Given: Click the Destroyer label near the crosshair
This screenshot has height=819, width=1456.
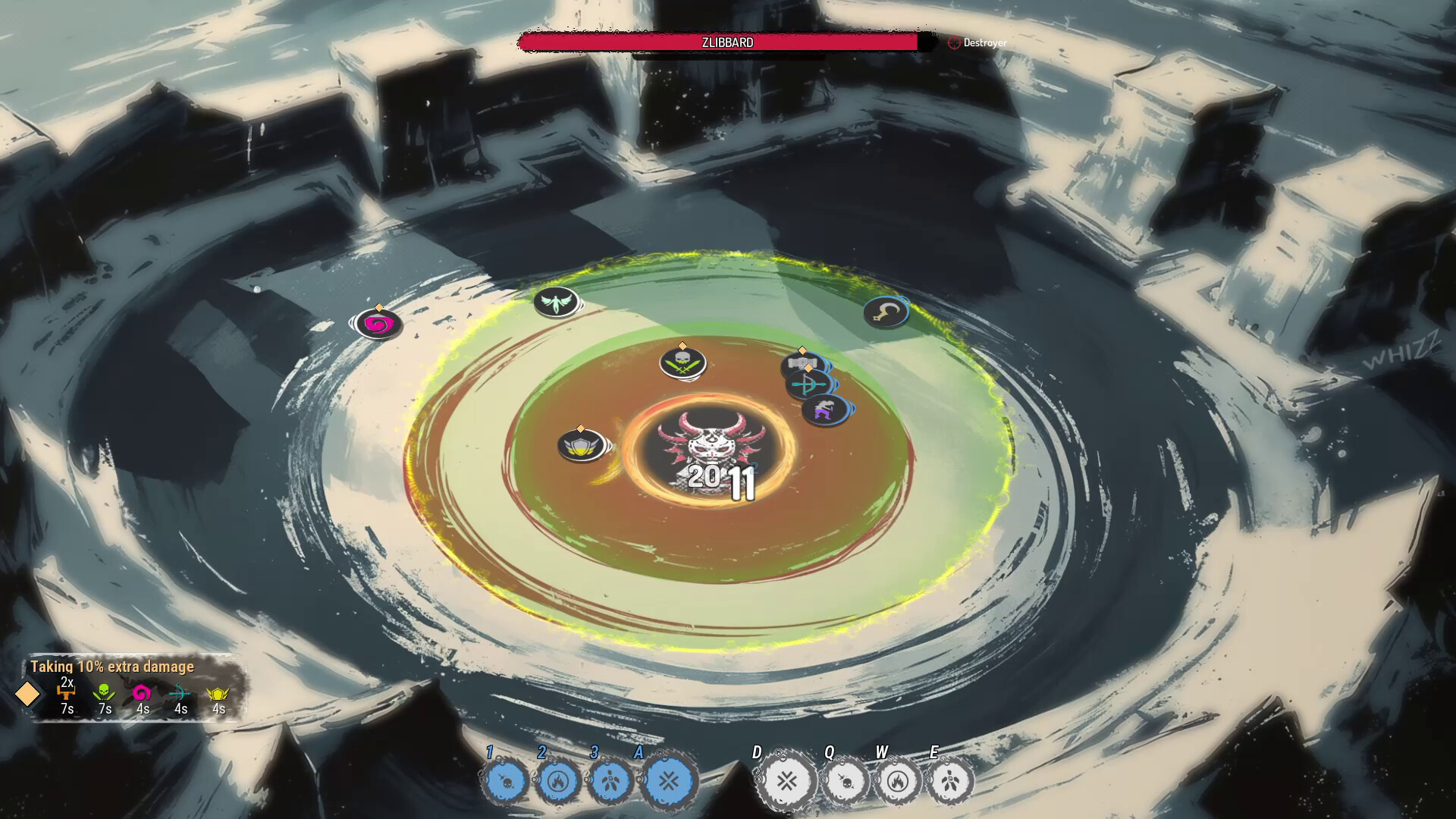Looking at the screenshot, I should tap(984, 43).
